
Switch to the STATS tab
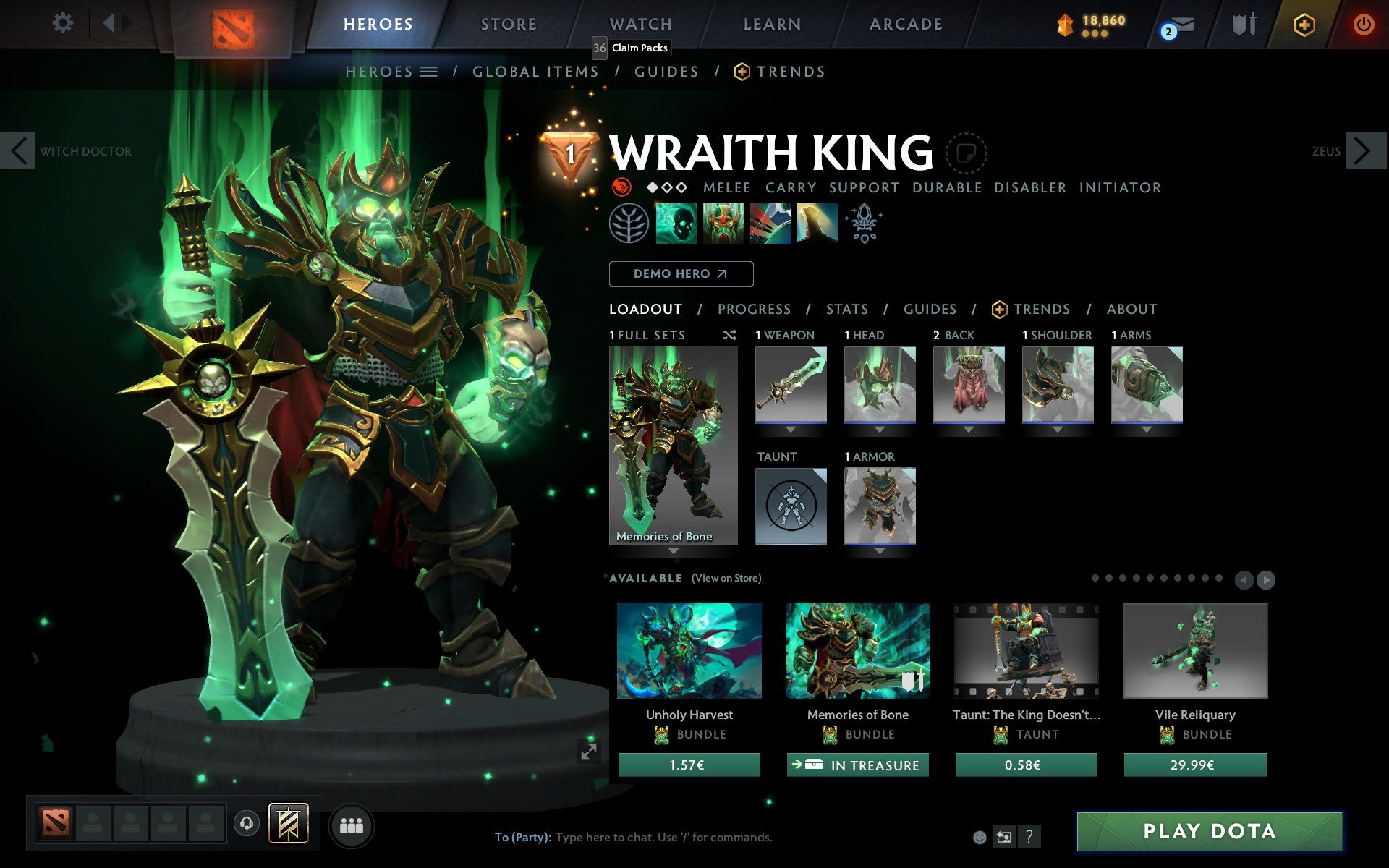pos(846,309)
